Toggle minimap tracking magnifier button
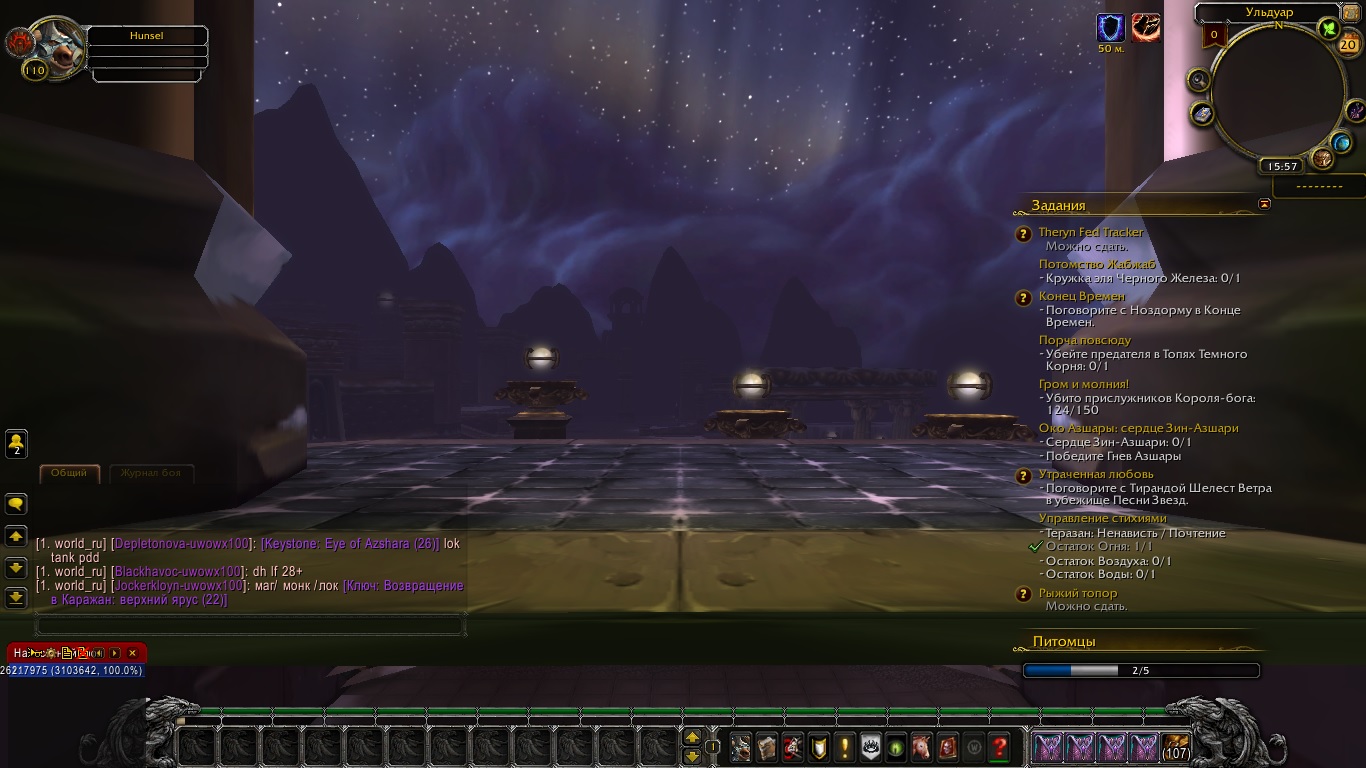The width and height of the screenshot is (1366, 768). point(1199,81)
